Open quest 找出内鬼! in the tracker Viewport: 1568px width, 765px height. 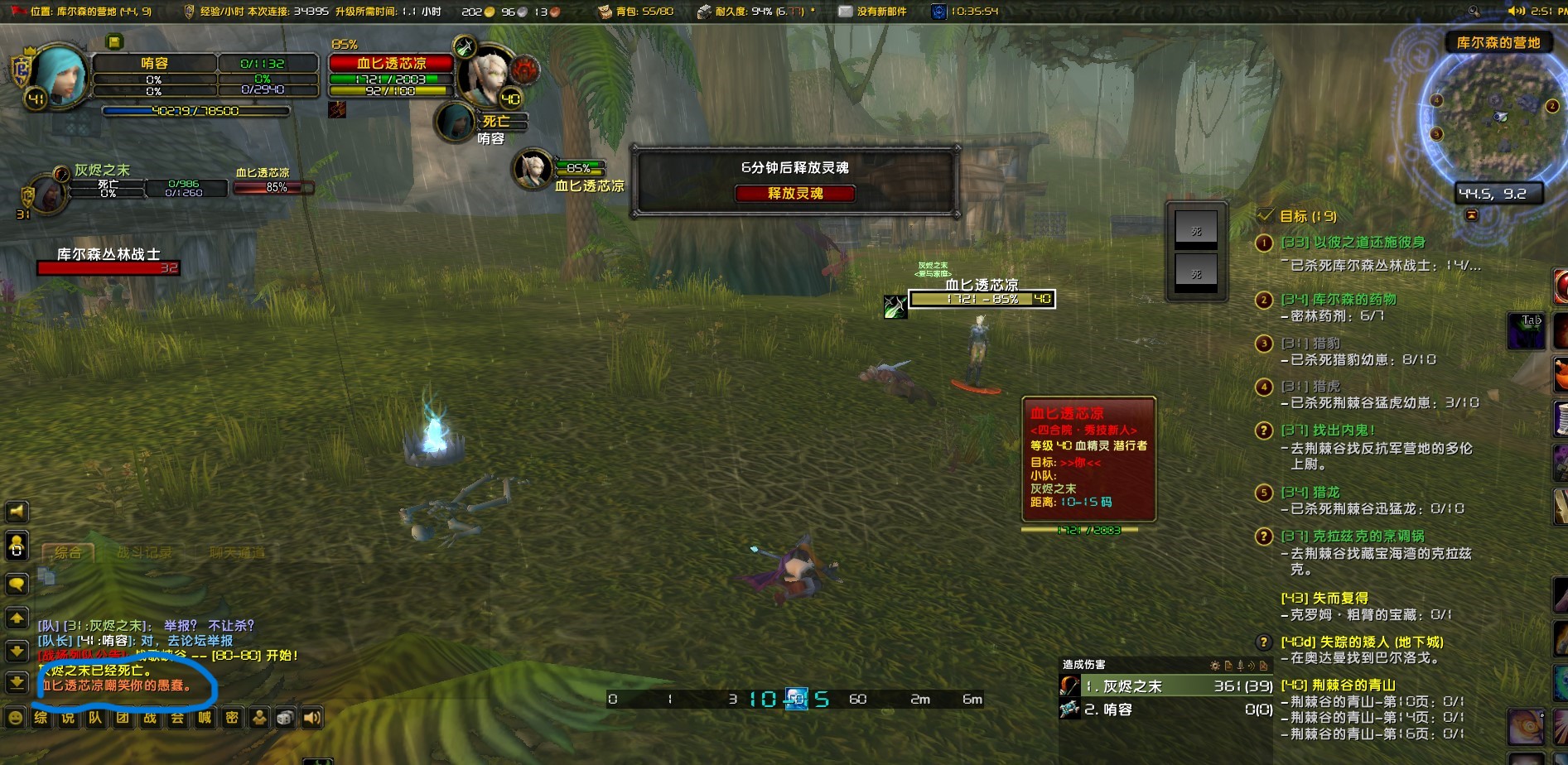click(1328, 431)
